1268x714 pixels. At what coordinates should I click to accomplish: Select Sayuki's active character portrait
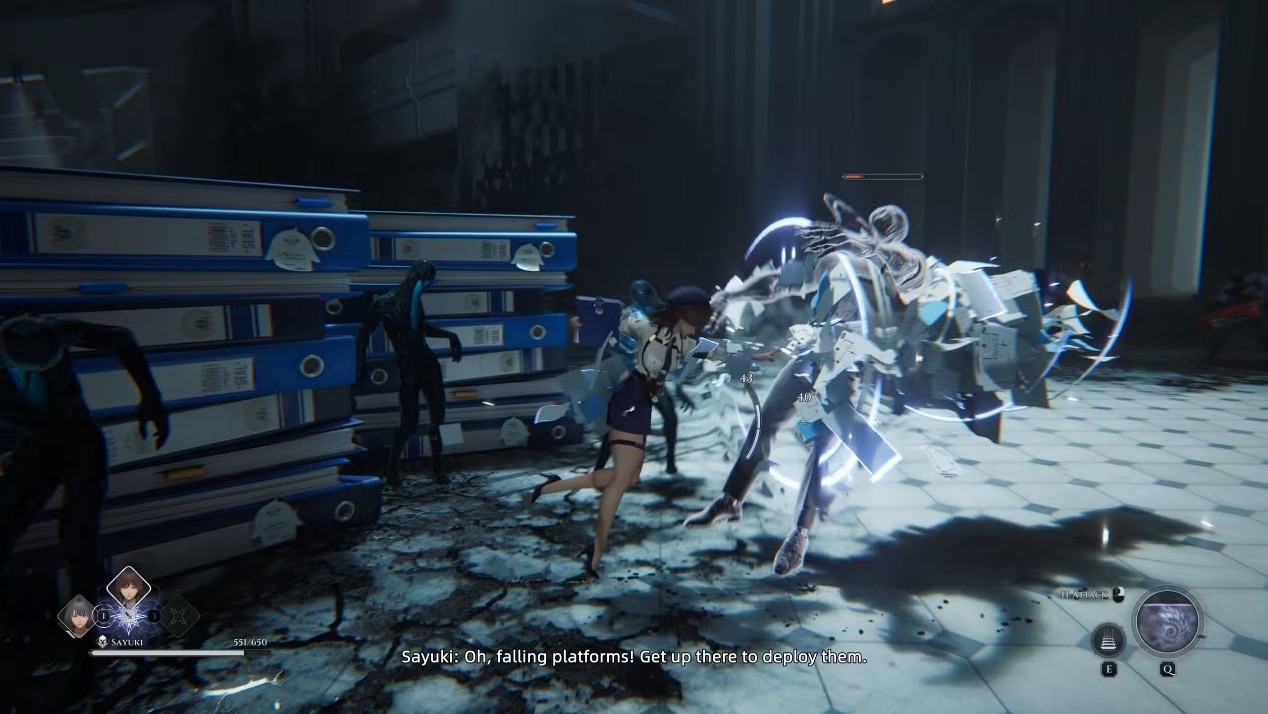tap(128, 590)
